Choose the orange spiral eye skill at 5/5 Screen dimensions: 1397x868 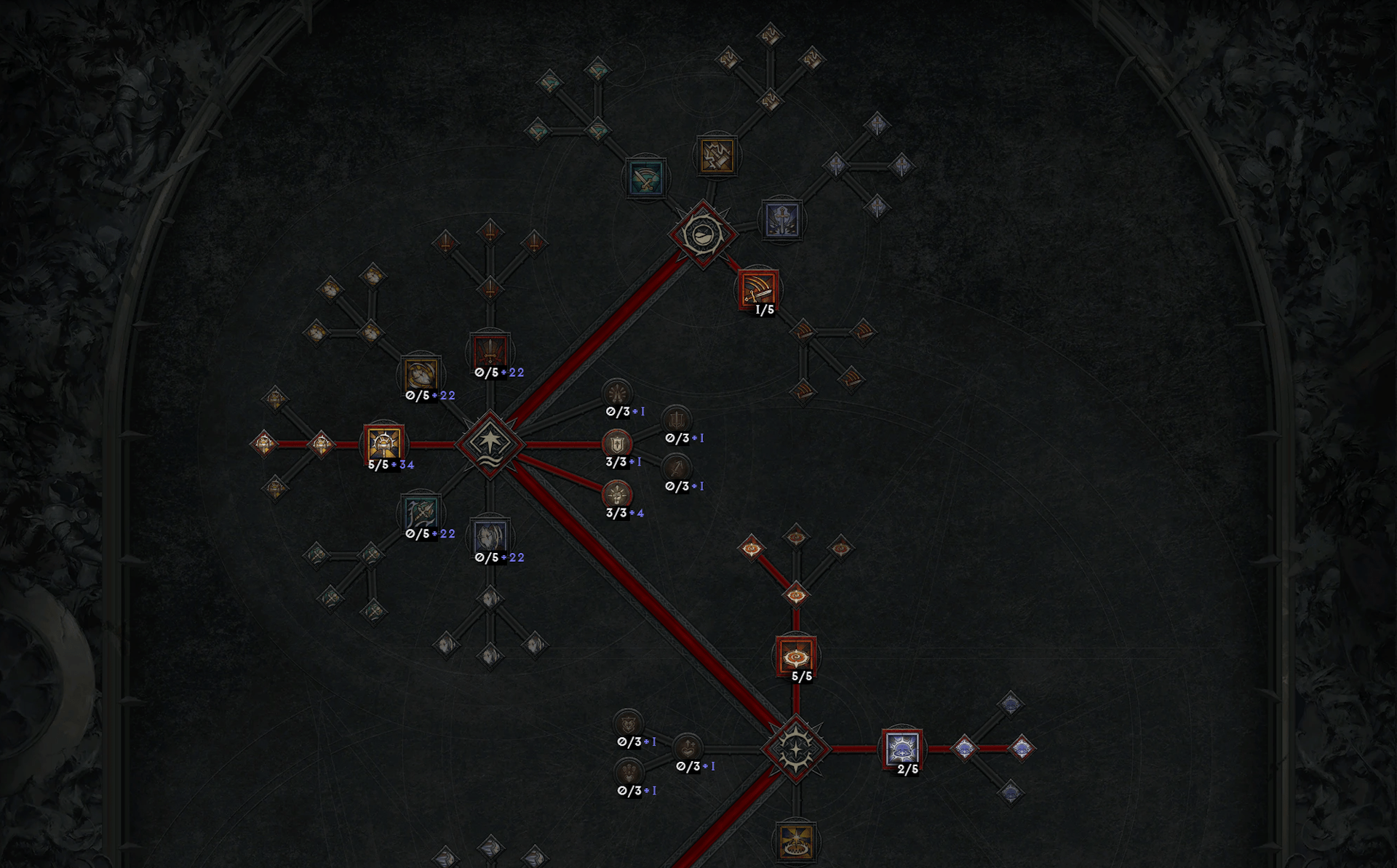[x=795, y=656]
